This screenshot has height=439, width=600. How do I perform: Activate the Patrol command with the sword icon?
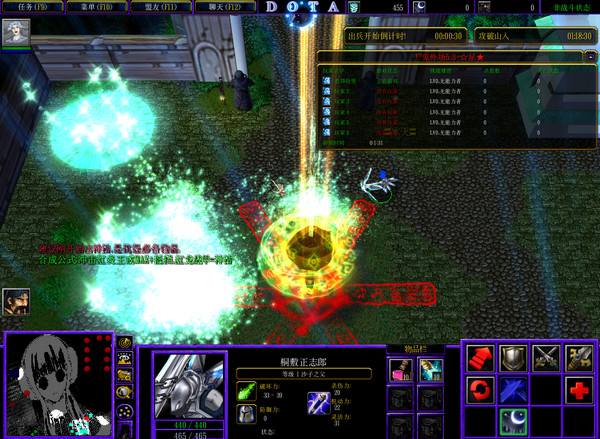pos(578,359)
